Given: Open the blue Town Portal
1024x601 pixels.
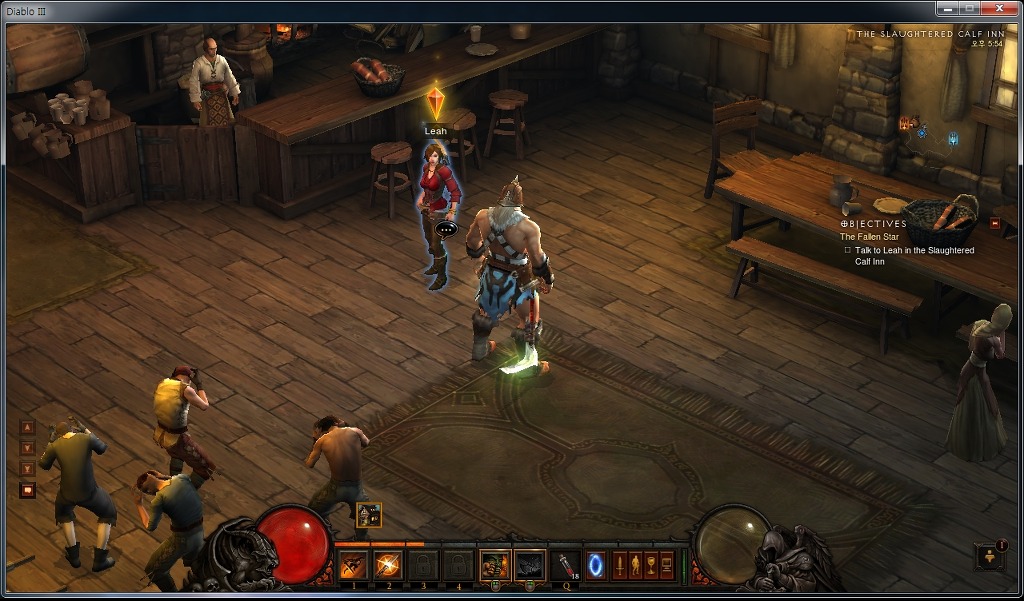Looking at the screenshot, I should click(x=596, y=565).
